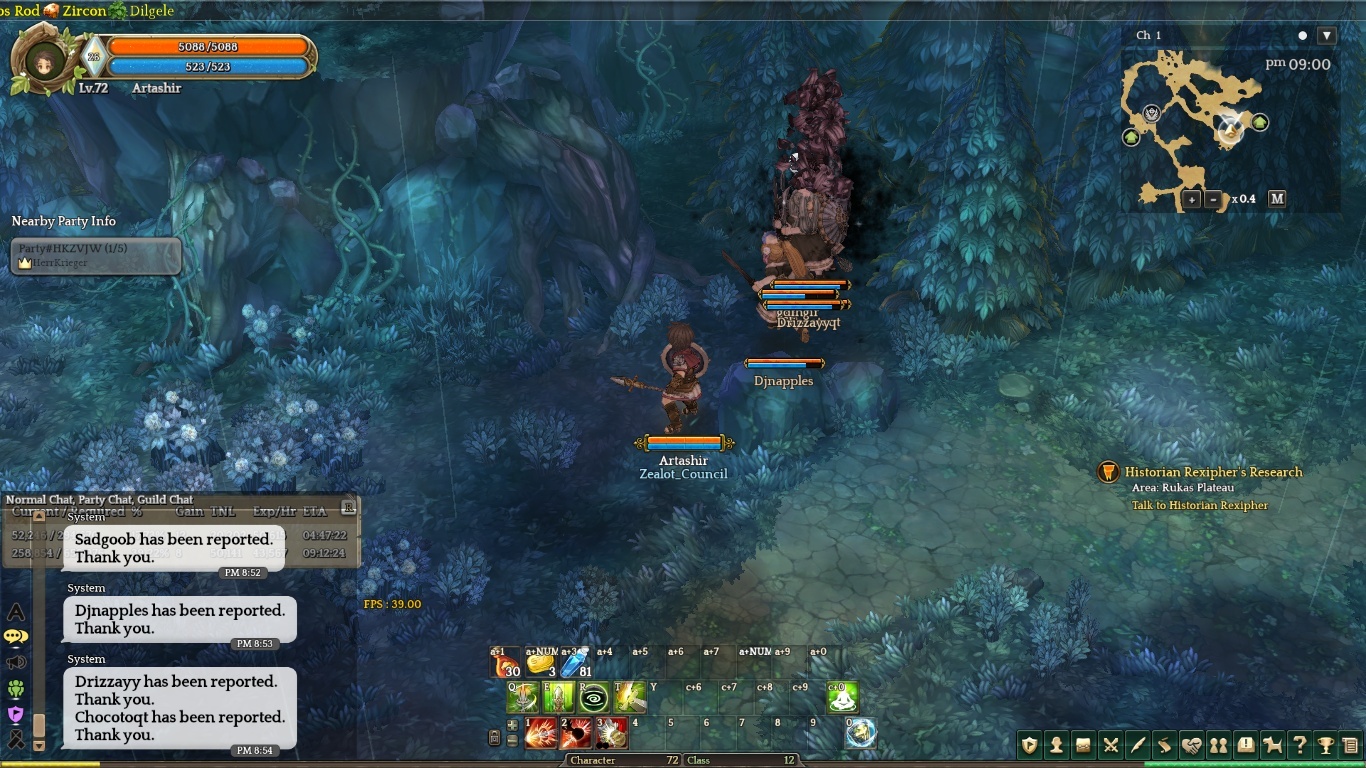Viewport: 1366px width, 768px height.
Task: Zoom in the minimap with plus button
Action: (x=1192, y=199)
